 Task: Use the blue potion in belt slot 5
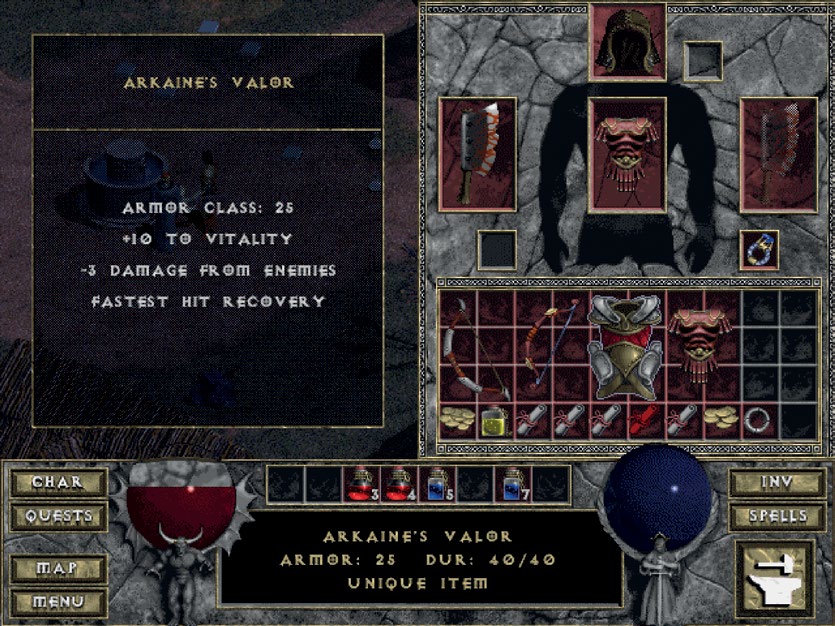[x=437, y=484]
